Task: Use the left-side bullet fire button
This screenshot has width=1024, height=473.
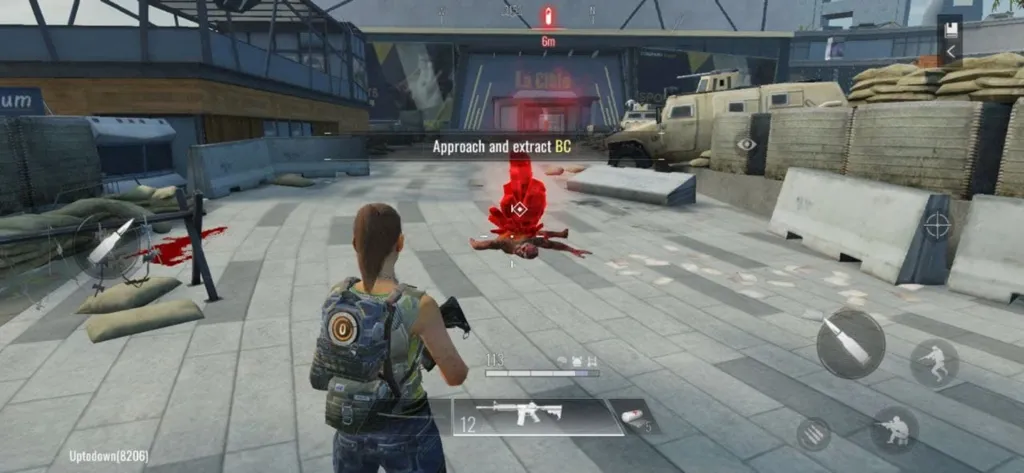Action: pyautogui.click(x=108, y=243)
